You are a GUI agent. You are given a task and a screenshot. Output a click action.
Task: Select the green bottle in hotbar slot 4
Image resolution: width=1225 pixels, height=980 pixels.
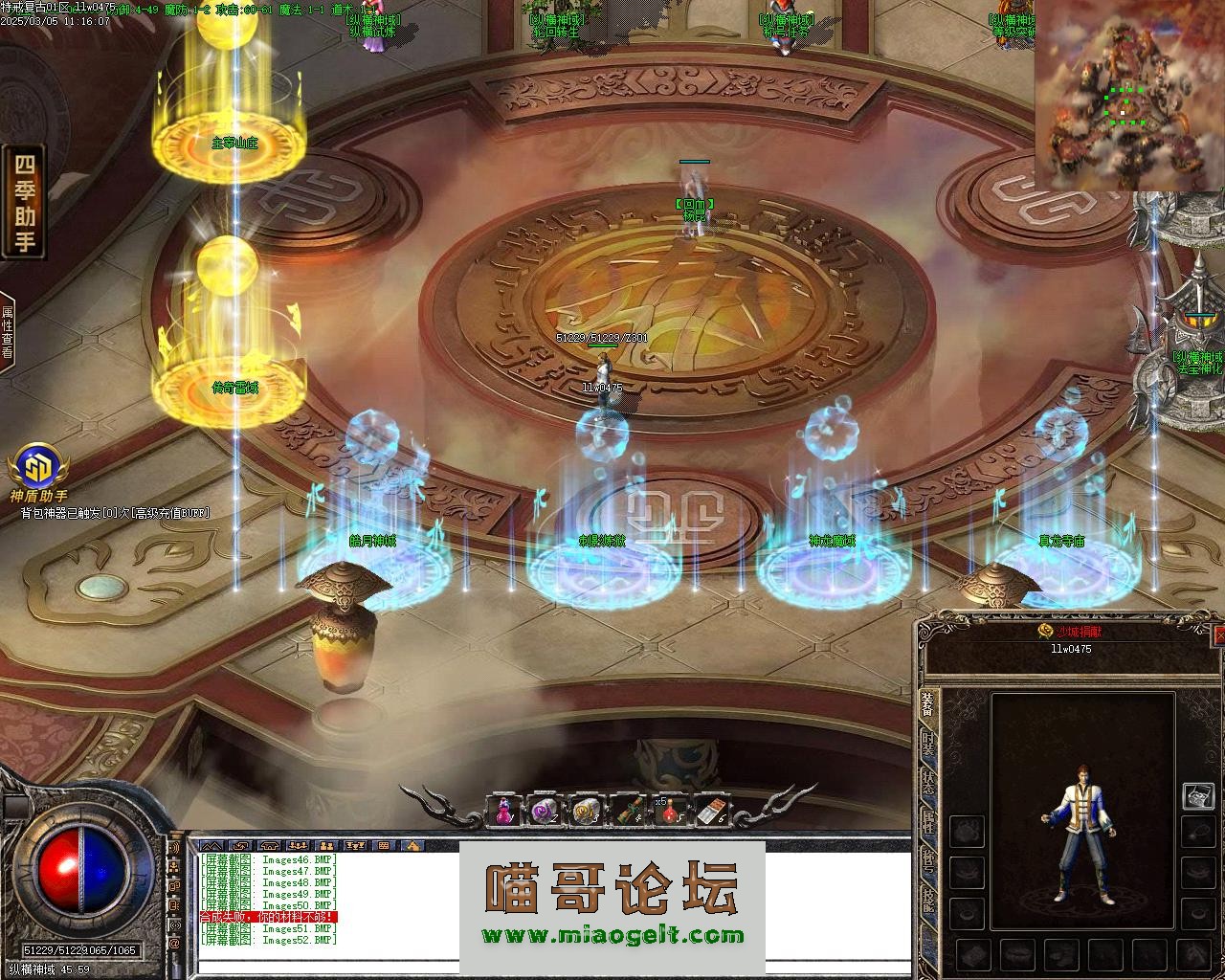[627, 811]
